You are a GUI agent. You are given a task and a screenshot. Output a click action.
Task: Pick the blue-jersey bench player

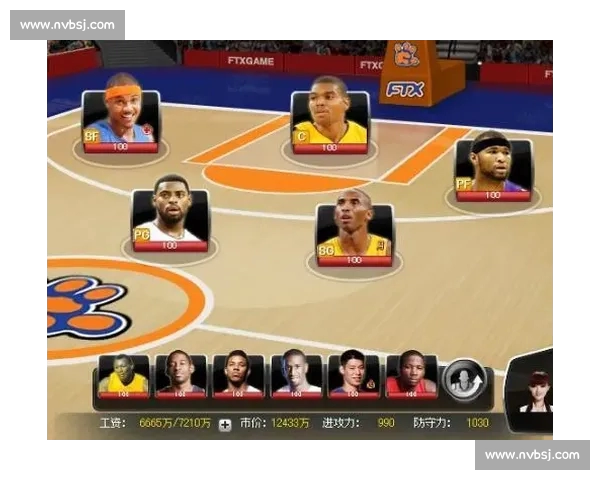coord(181,377)
